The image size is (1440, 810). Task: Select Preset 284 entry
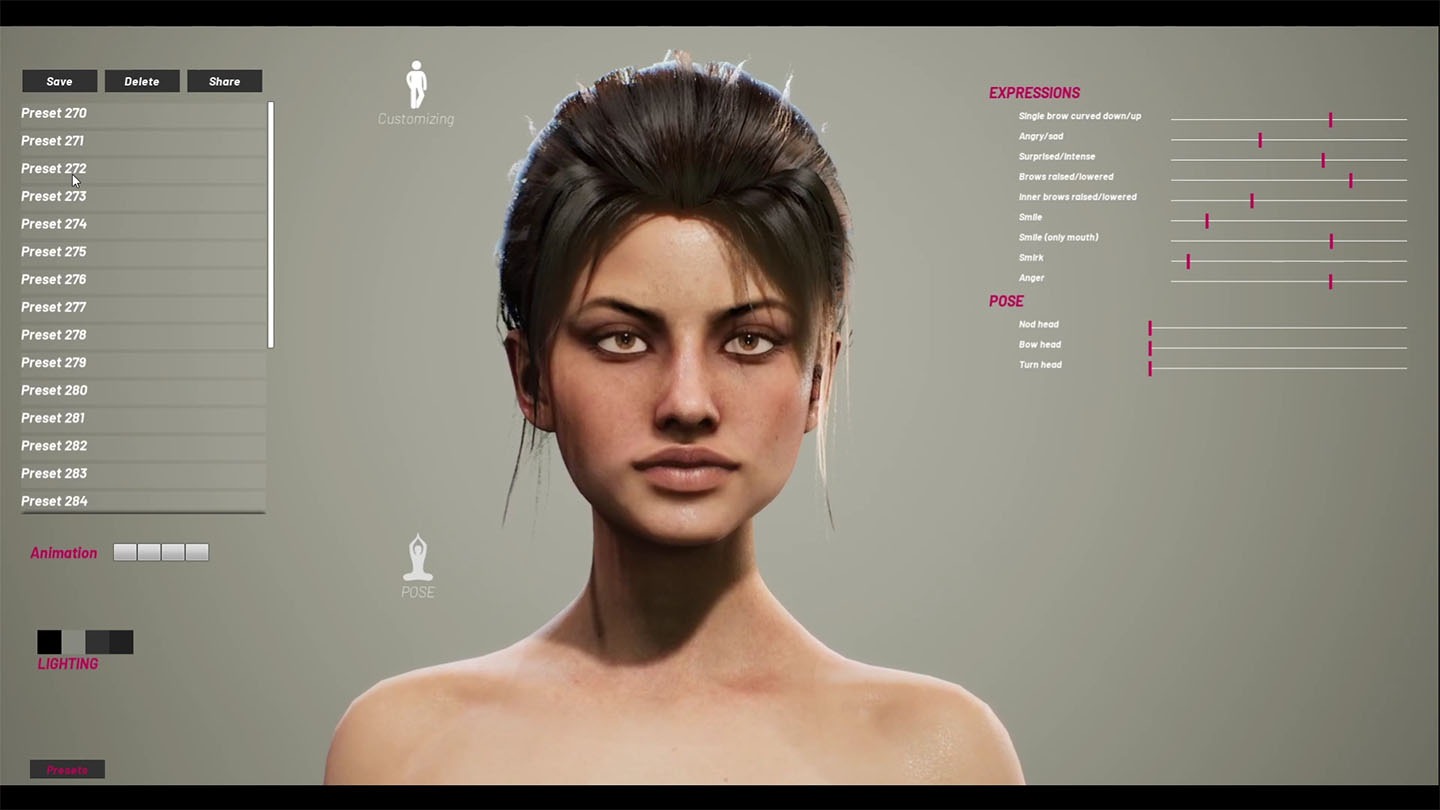coord(54,500)
